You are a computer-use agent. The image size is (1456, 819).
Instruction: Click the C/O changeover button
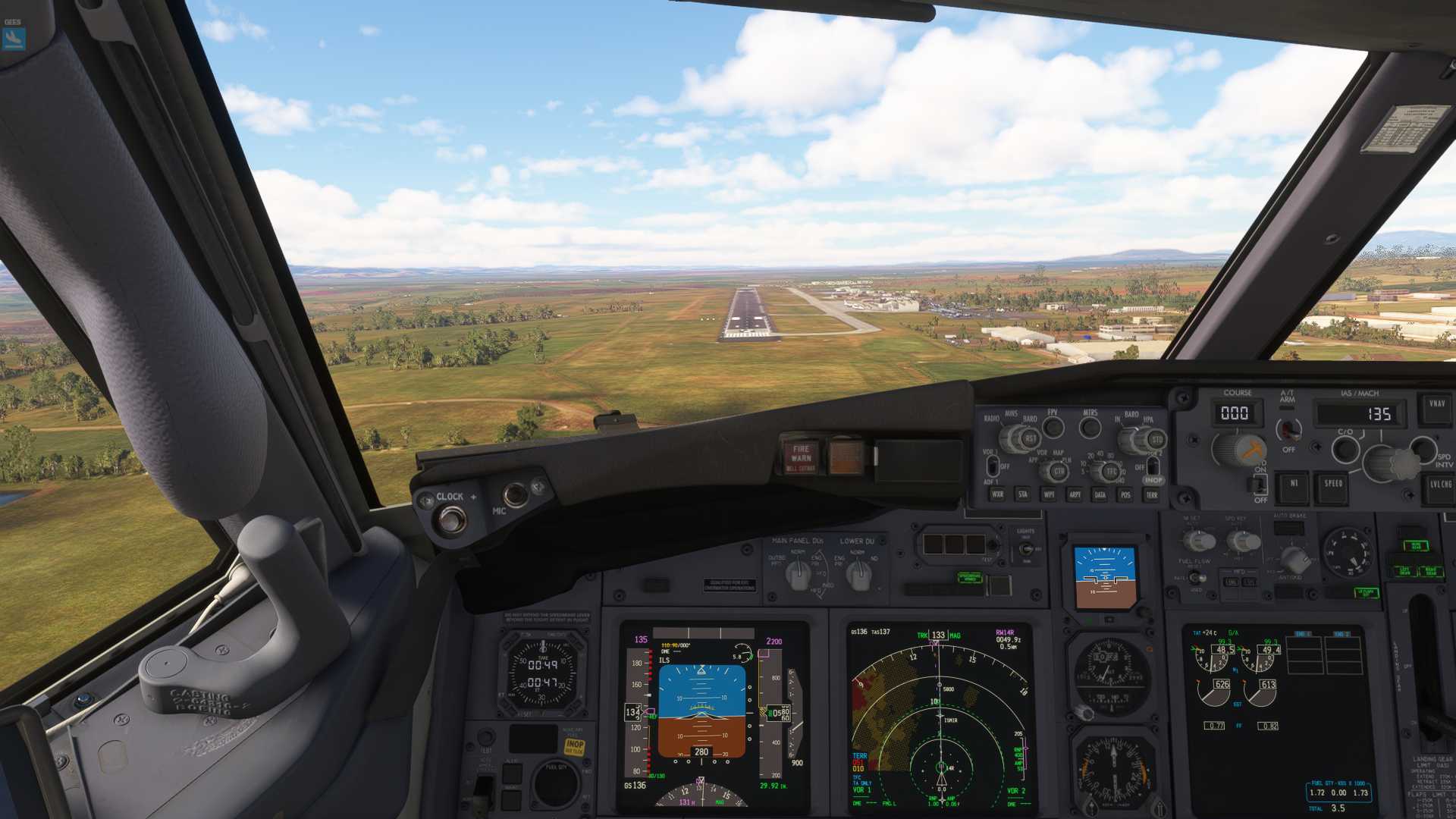click(1345, 449)
